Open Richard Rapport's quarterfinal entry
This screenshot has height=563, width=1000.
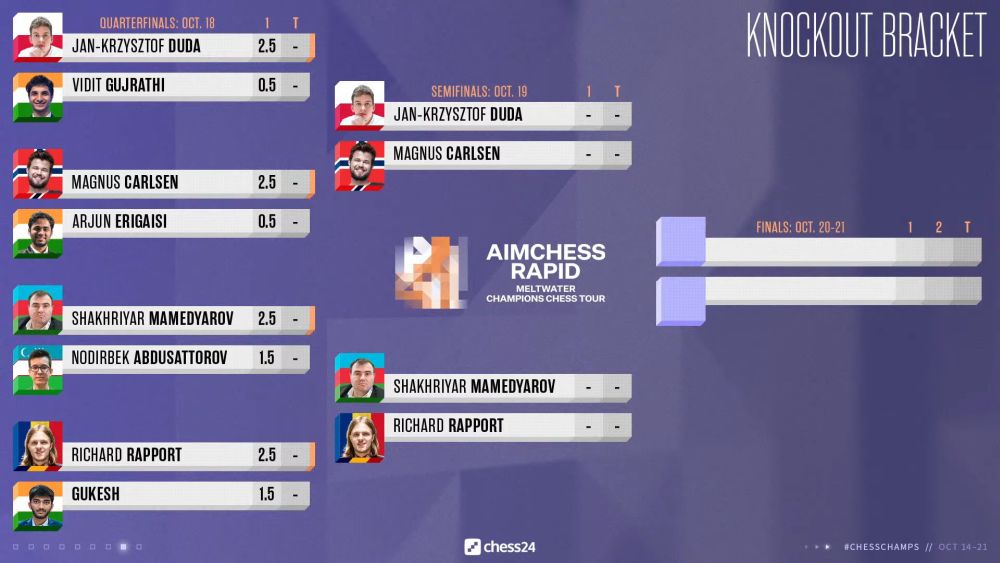coord(160,455)
